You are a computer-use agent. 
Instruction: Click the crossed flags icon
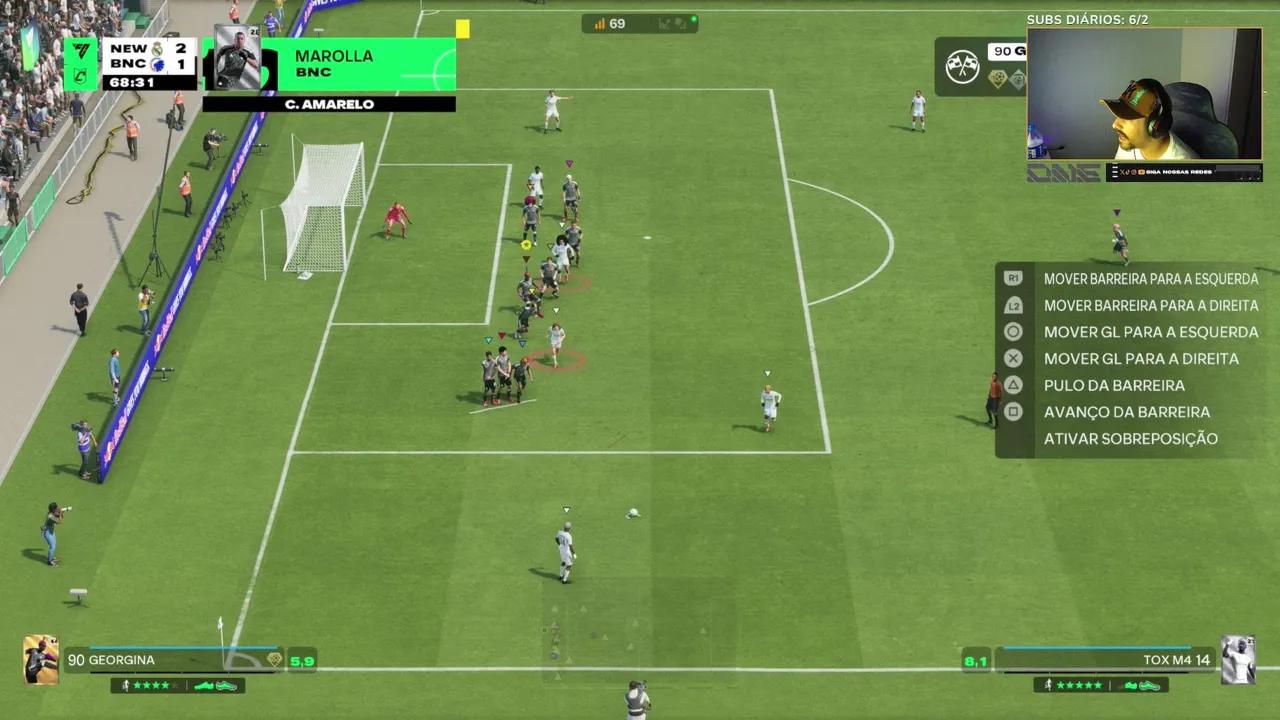(x=962, y=67)
